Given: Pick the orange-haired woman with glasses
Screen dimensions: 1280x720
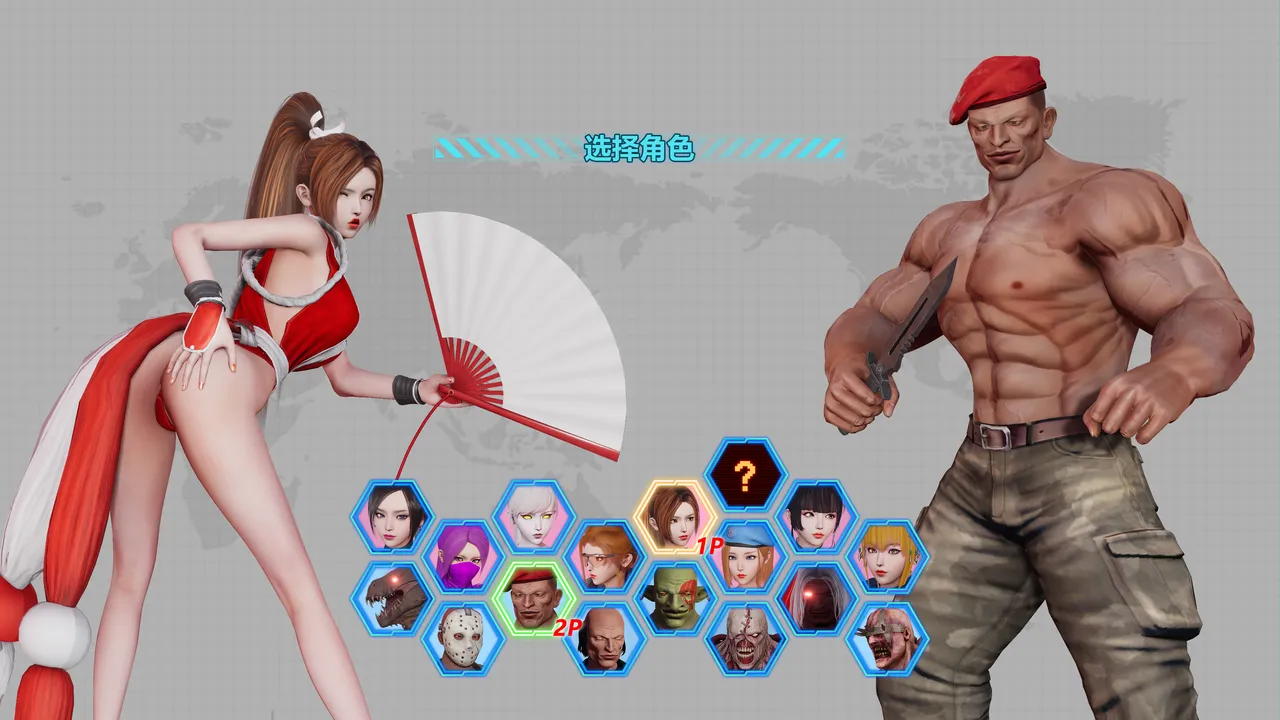Looking at the screenshot, I should click(x=604, y=557).
